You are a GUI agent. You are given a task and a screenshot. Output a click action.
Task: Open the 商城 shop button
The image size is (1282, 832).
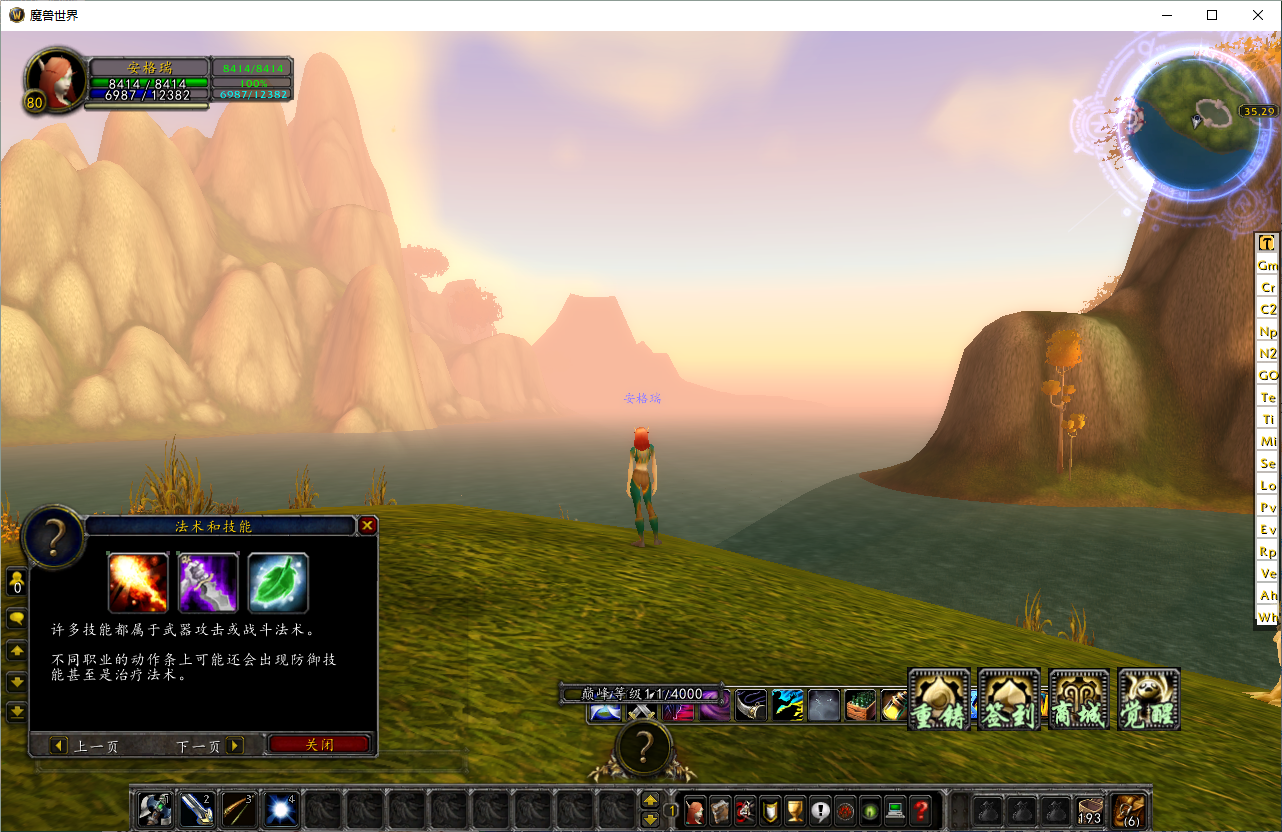point(1079,699)
